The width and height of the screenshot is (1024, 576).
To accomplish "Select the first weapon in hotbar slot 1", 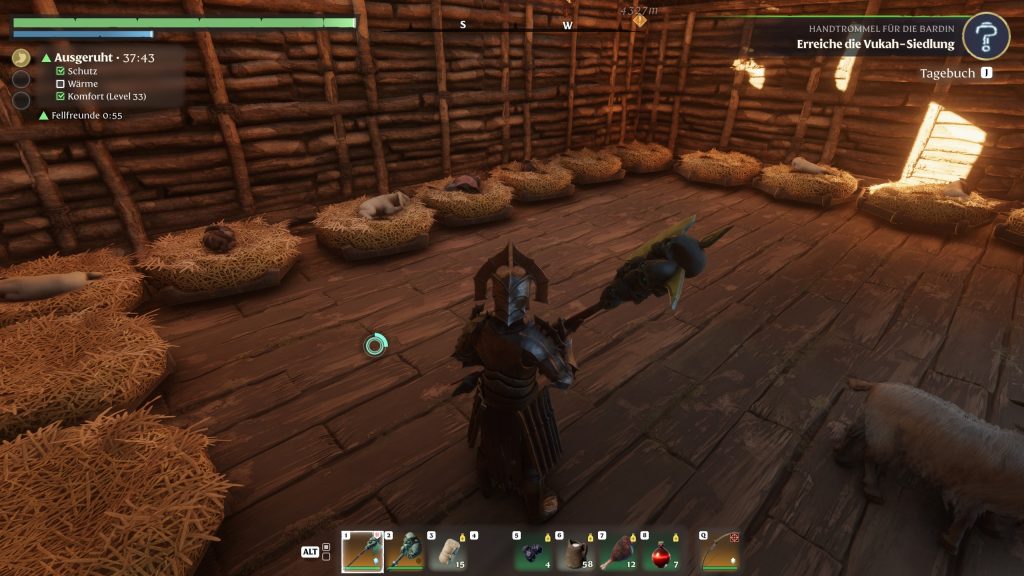I will point(361,551).
